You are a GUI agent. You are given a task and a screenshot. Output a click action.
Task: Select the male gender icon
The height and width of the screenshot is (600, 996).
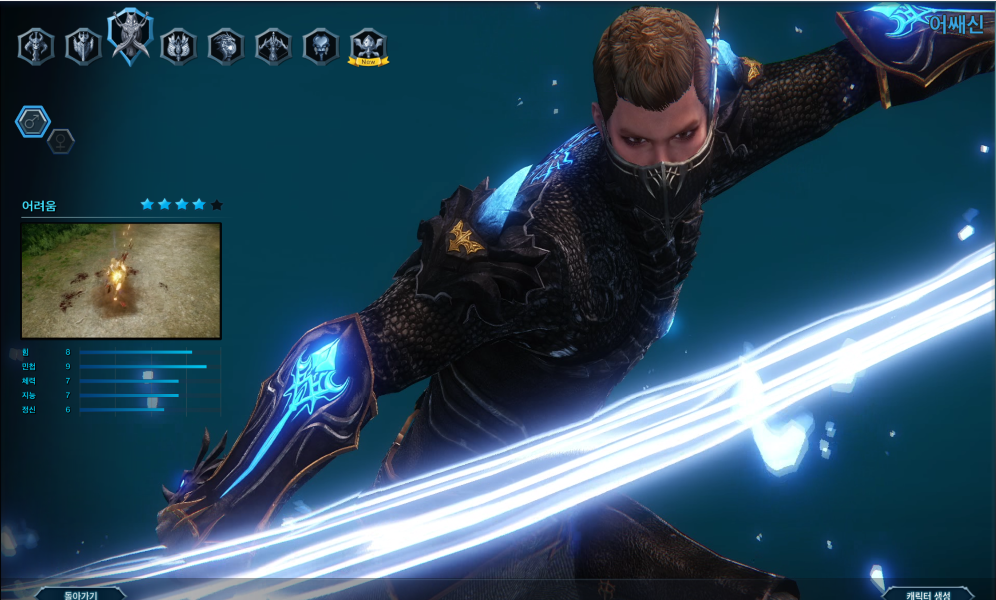click(32, 122)
